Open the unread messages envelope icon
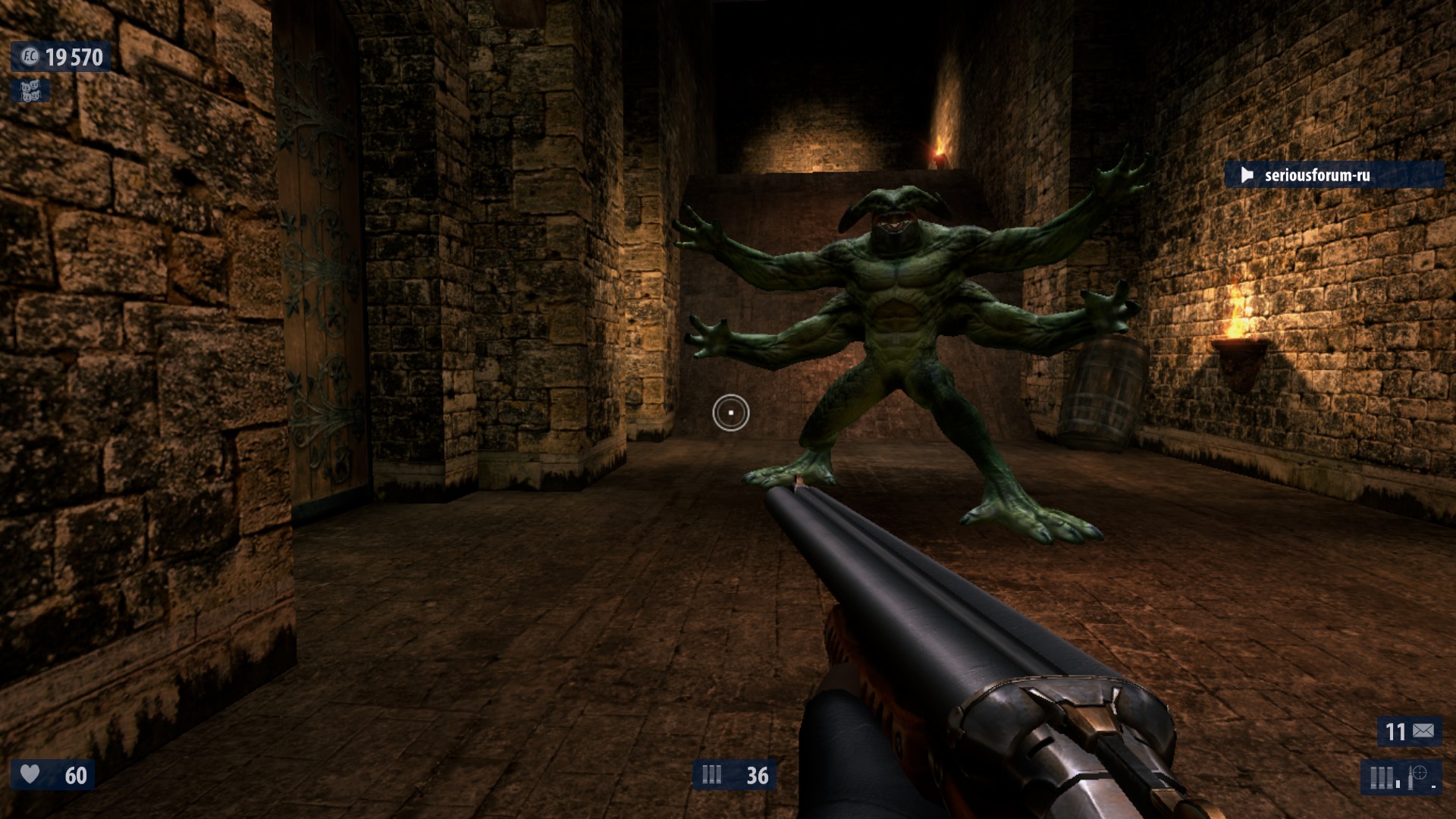The width and height of the screenshot is (1456, 819). (x=1423, y=731)
